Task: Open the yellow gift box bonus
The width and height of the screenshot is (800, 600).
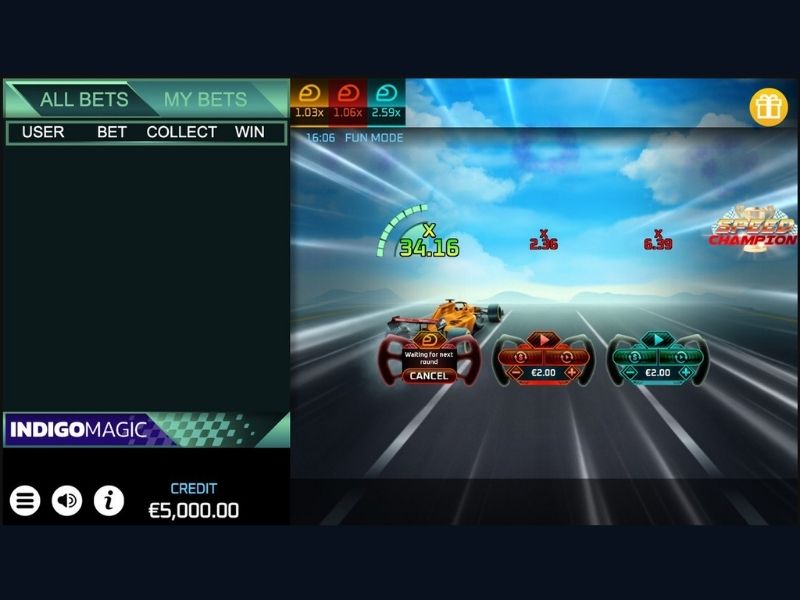Action: pyautogui.click(x=769, y=107)
